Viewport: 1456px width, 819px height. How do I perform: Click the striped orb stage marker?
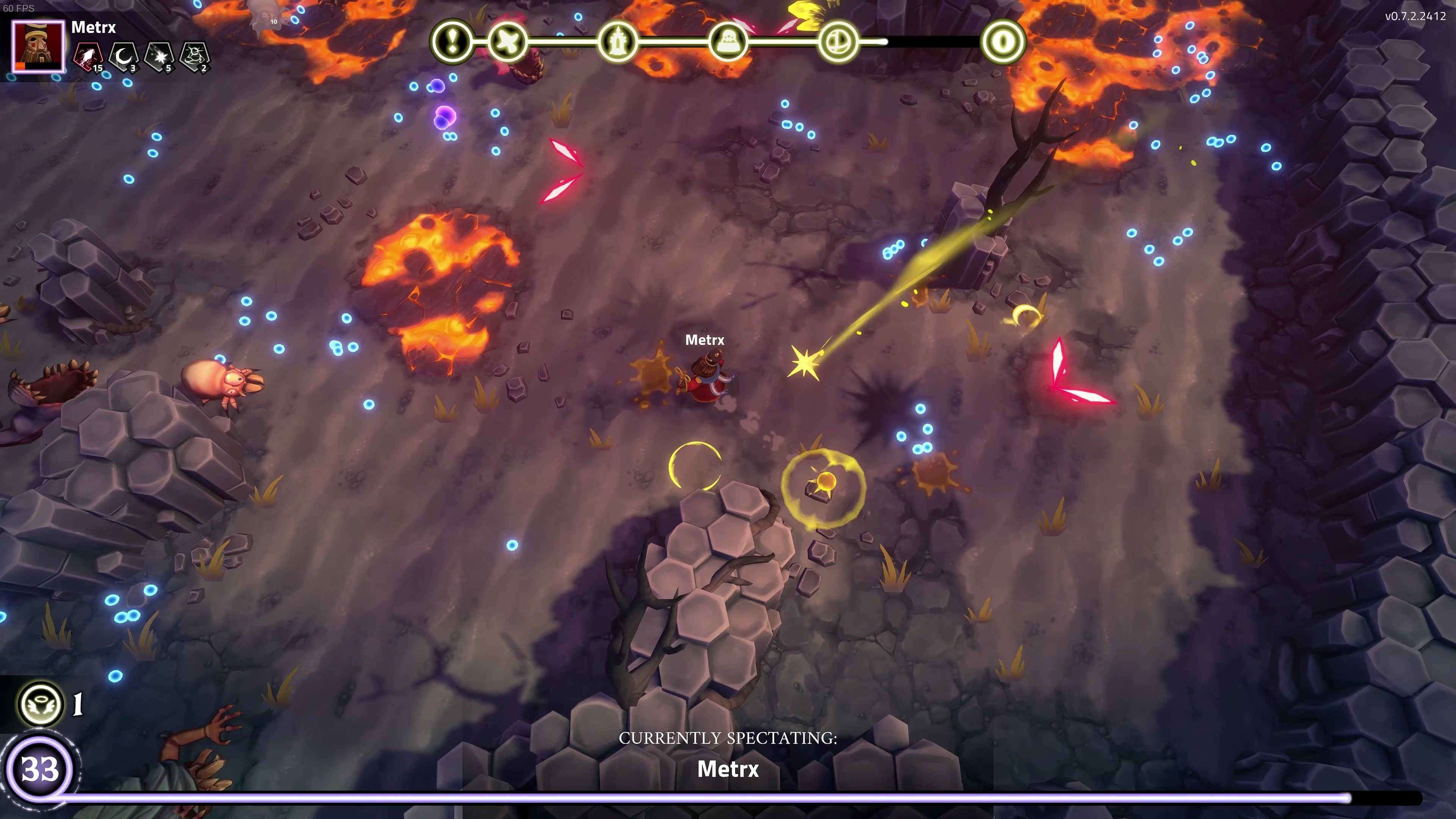click(837, 41)
